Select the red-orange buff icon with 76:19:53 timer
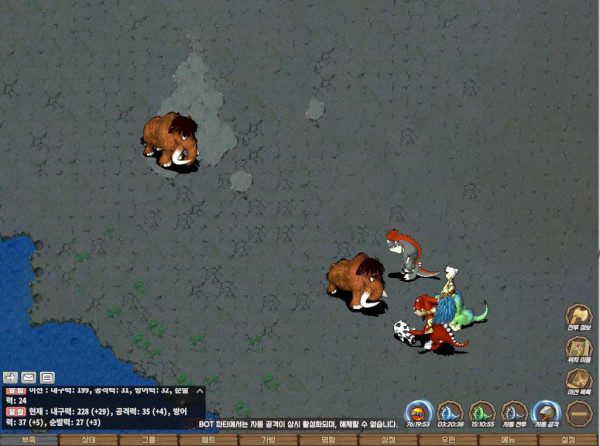Image resolution: width=600 pixels, height=446 pixels. pyautogui.click(x=418, y=412)
